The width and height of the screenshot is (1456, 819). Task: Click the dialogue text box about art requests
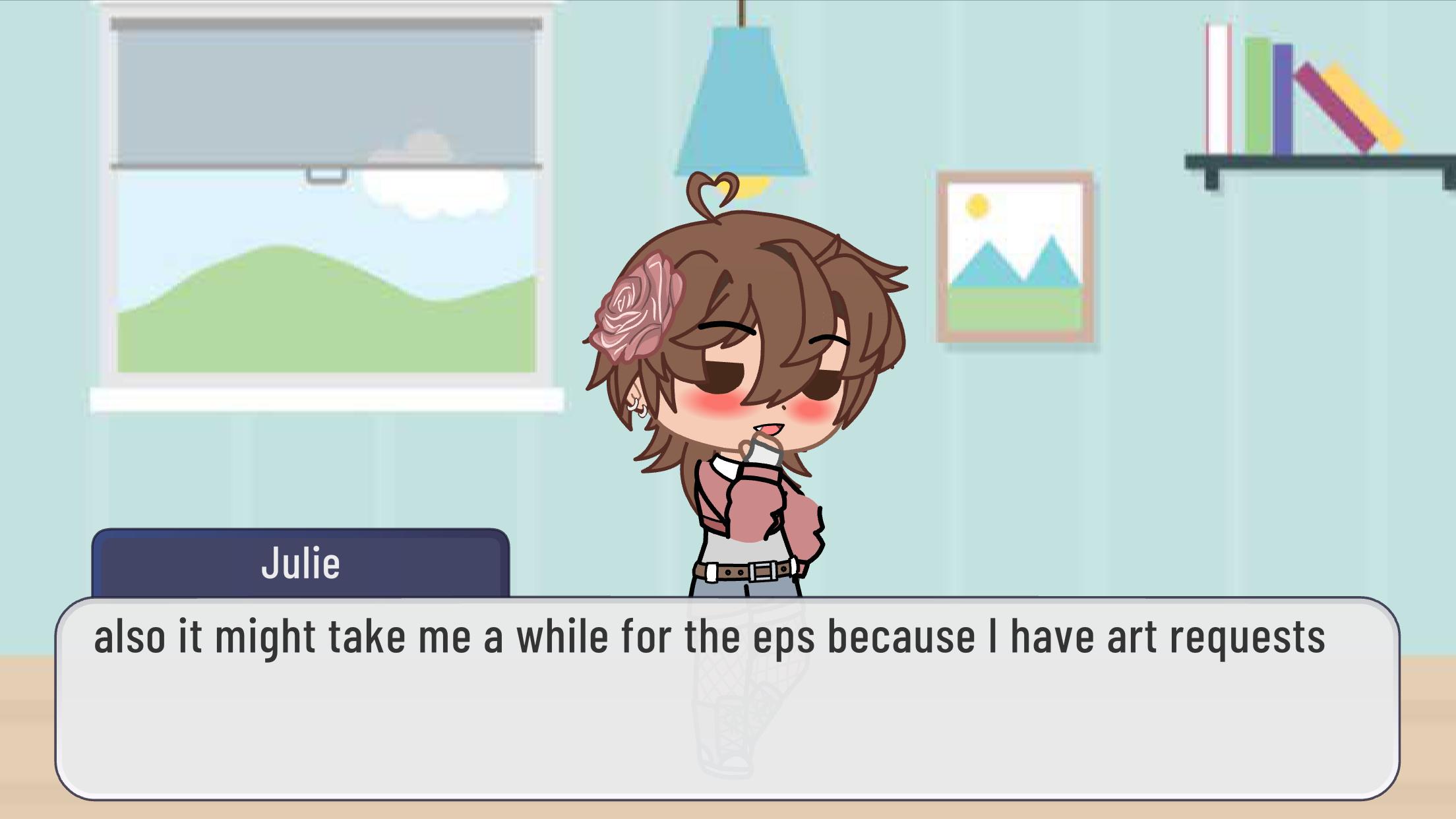[x=727, y=698]
